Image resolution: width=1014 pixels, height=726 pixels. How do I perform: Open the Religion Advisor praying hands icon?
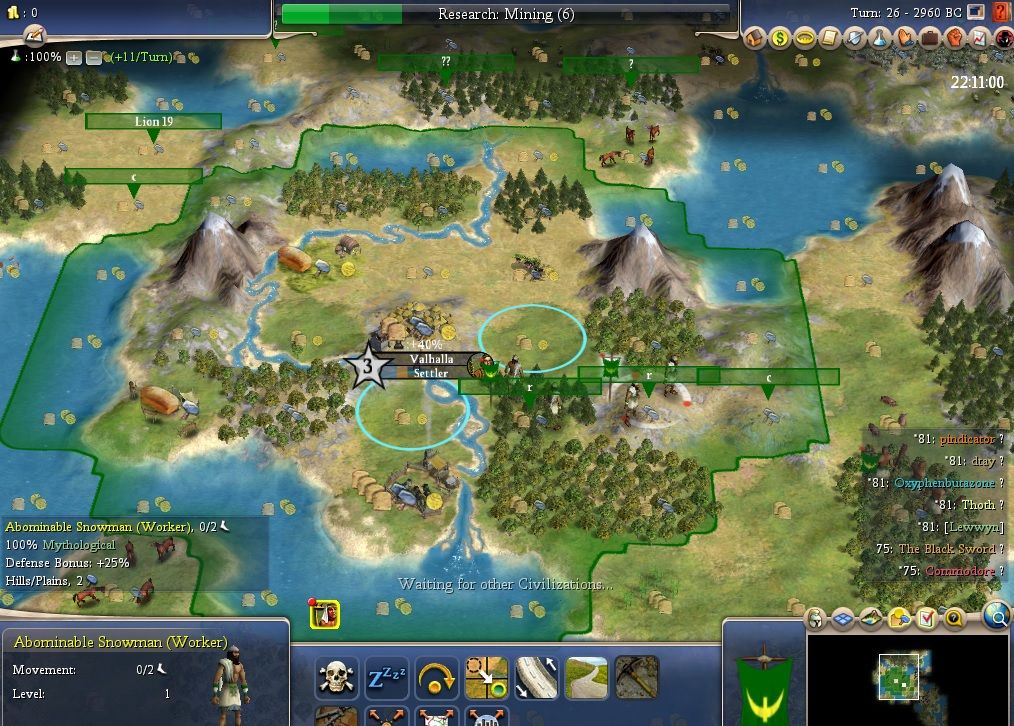[x=903, y=38]
